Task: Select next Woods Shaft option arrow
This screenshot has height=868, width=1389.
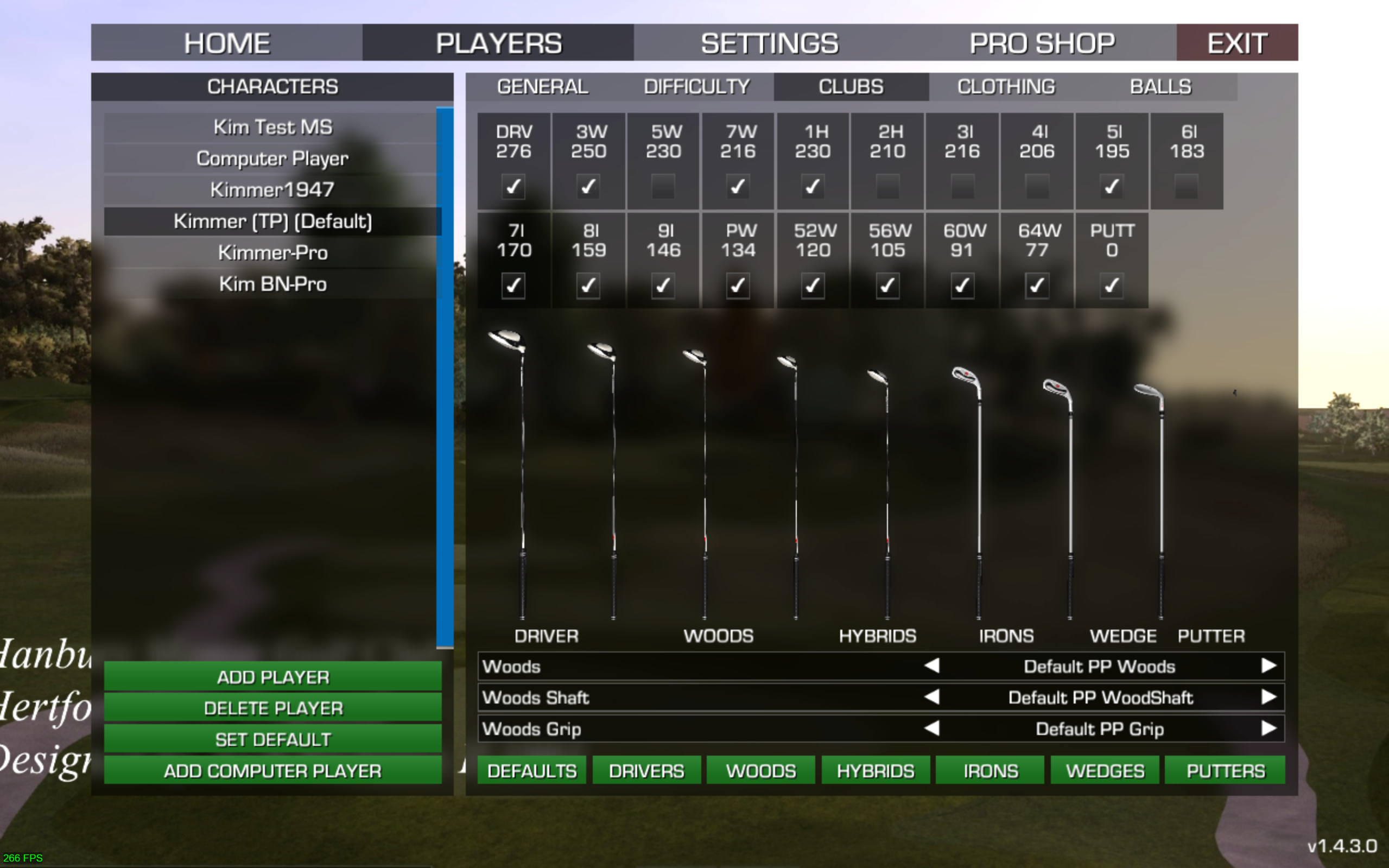Action: tap(1269, 698)
